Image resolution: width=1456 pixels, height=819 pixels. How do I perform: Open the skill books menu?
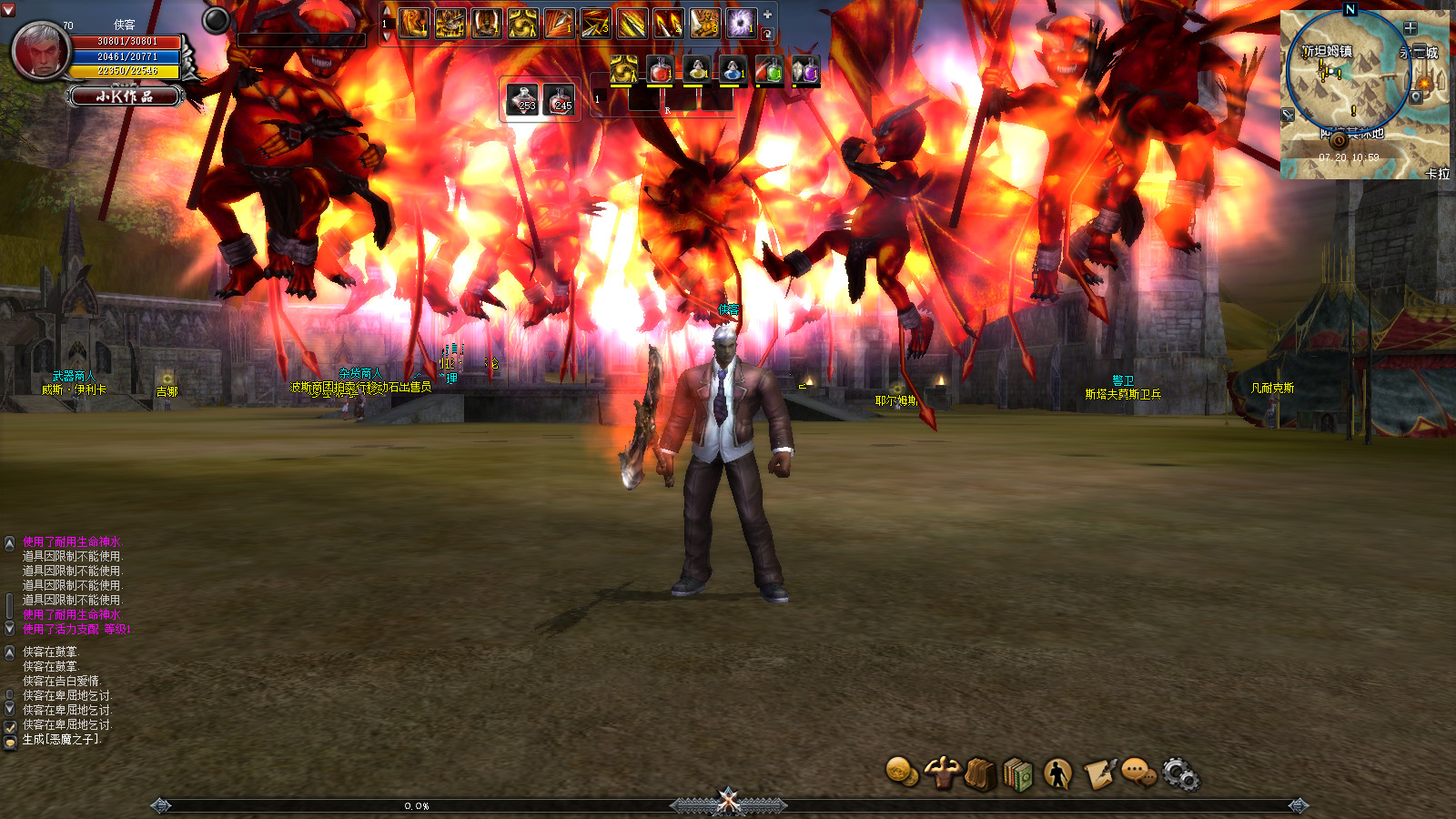tap(1019, 775)
